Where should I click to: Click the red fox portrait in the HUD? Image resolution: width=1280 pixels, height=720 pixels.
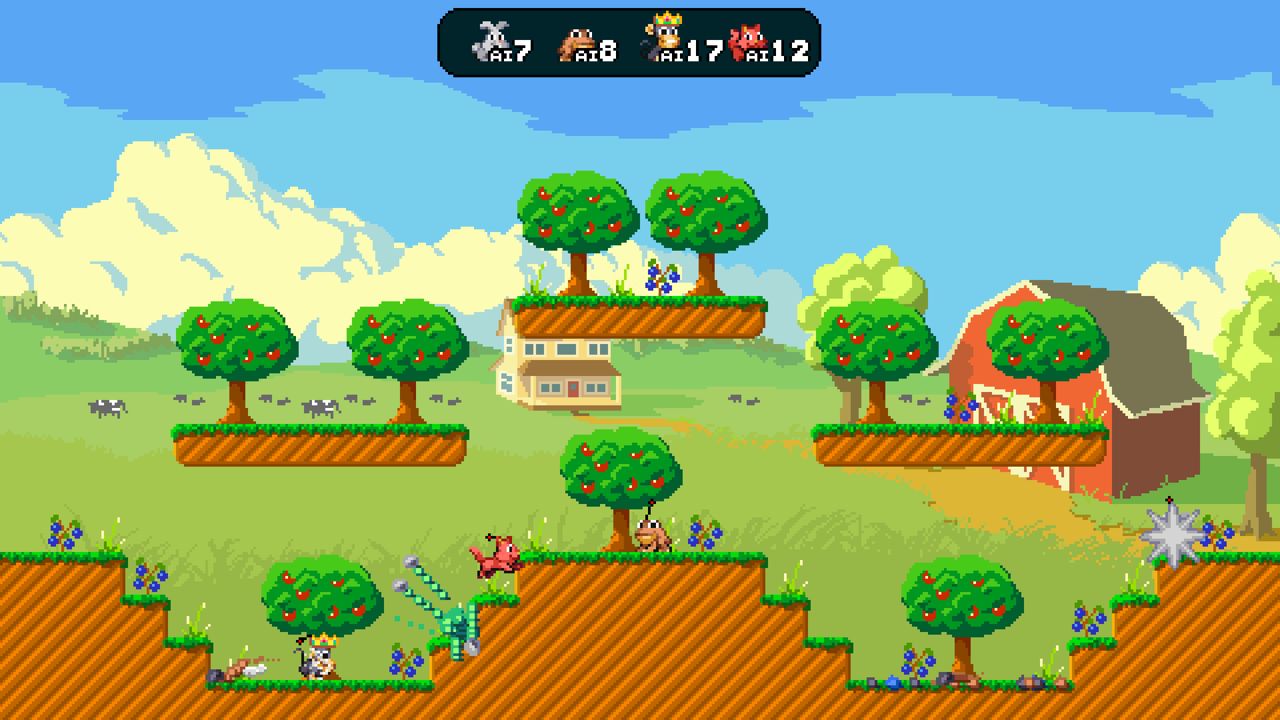pos(748,42)
